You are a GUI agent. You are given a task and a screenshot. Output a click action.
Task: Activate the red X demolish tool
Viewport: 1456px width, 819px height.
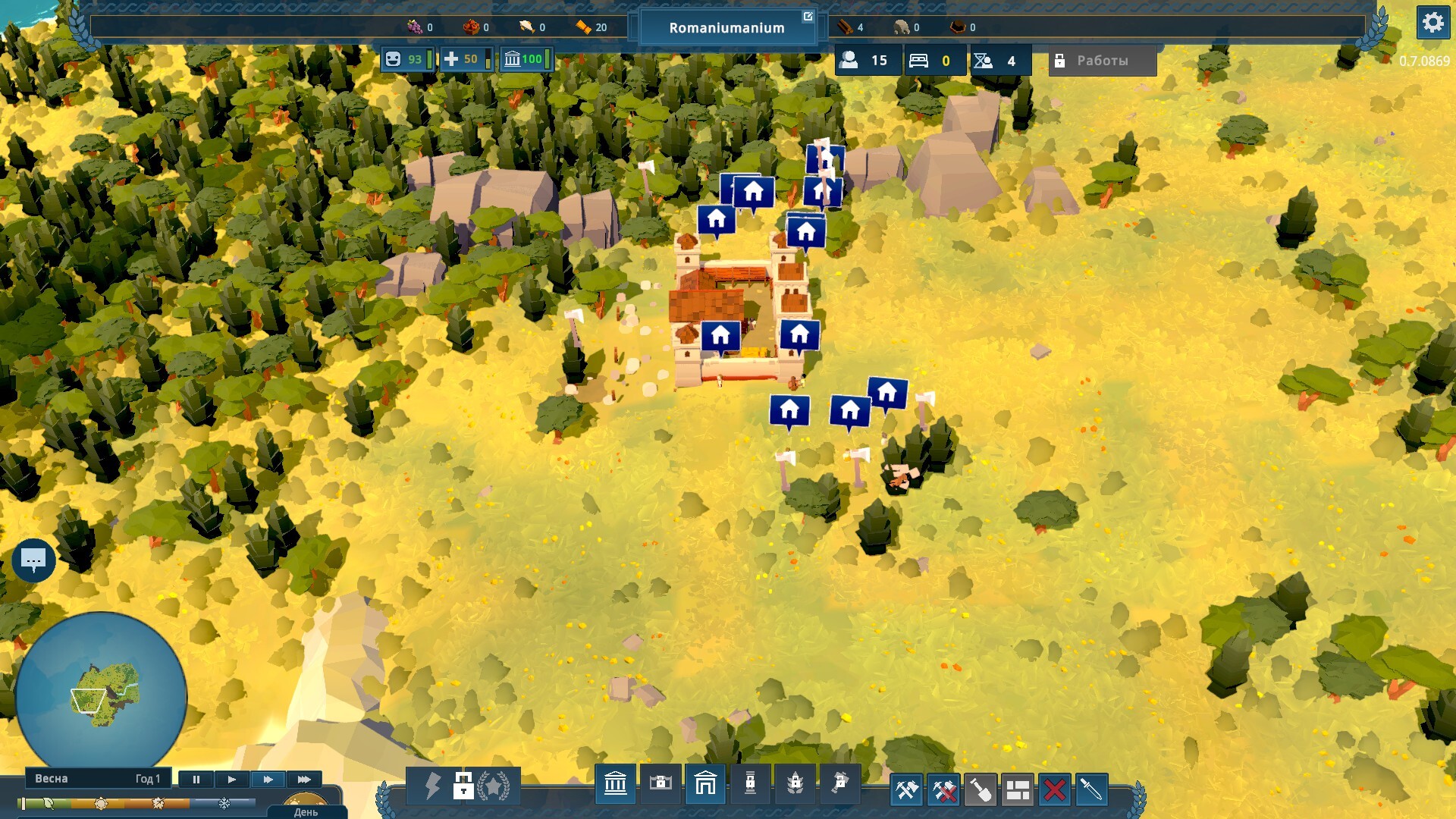(1054, 790)
